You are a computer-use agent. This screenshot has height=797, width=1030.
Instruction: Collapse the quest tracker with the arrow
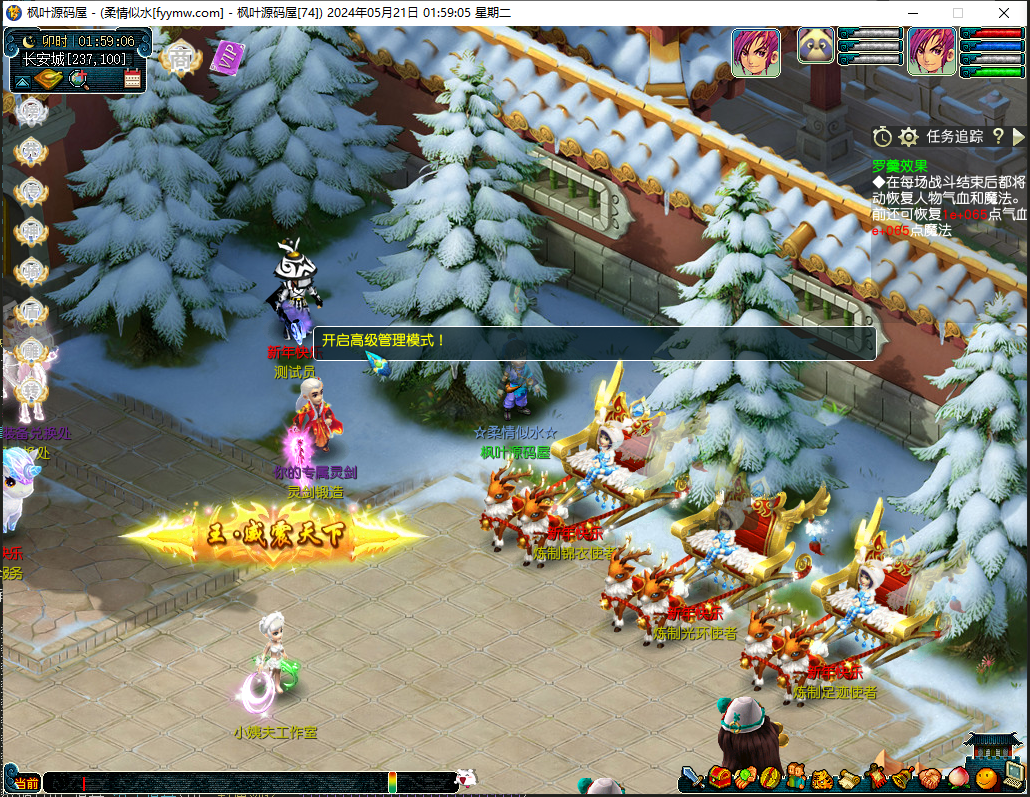(x=1018, y=137)
